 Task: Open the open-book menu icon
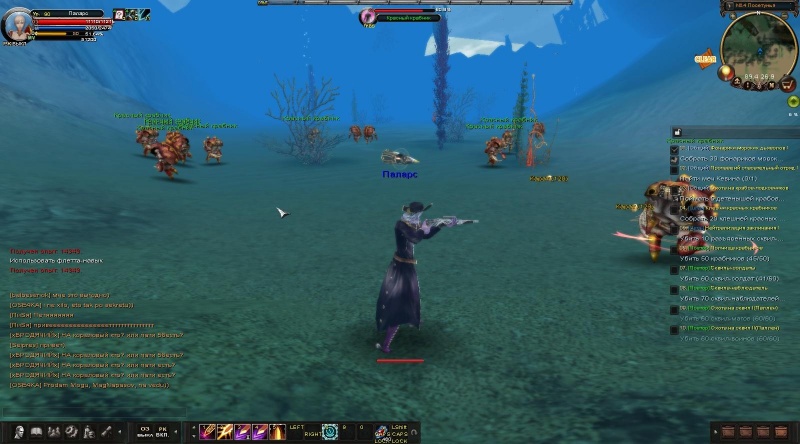pyautogui.click(x=36, y=431)
